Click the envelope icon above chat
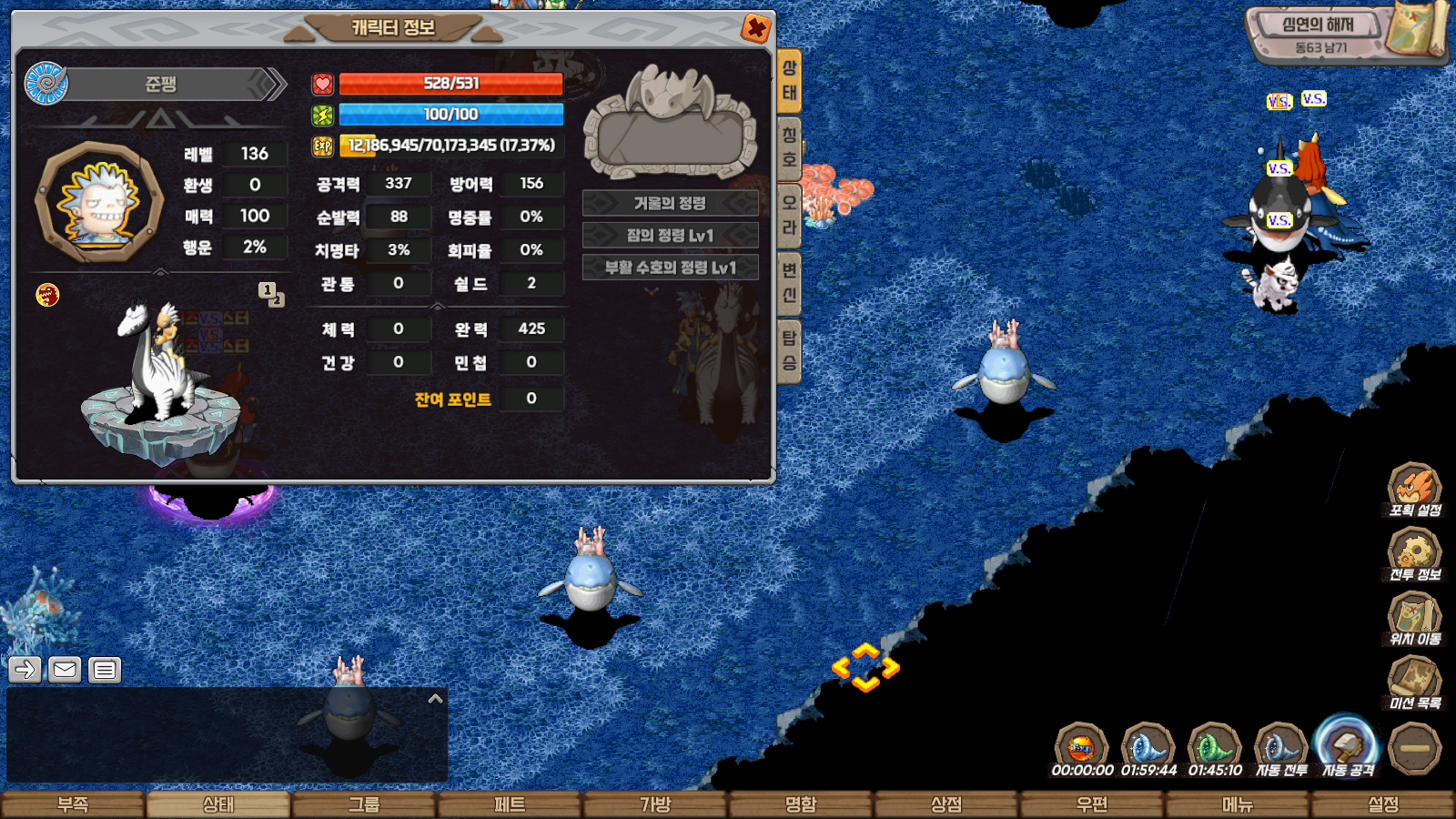 (x=65, y=670)
